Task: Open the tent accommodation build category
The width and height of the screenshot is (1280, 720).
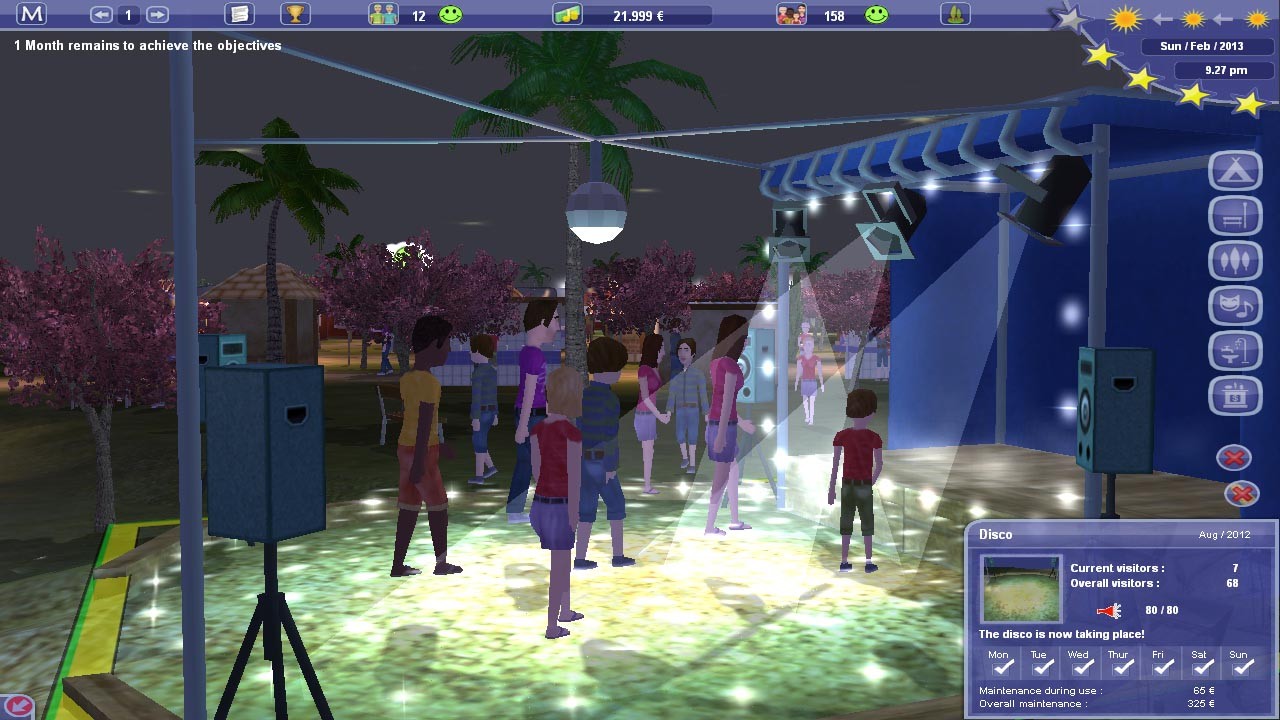Action: [1235, 171]
